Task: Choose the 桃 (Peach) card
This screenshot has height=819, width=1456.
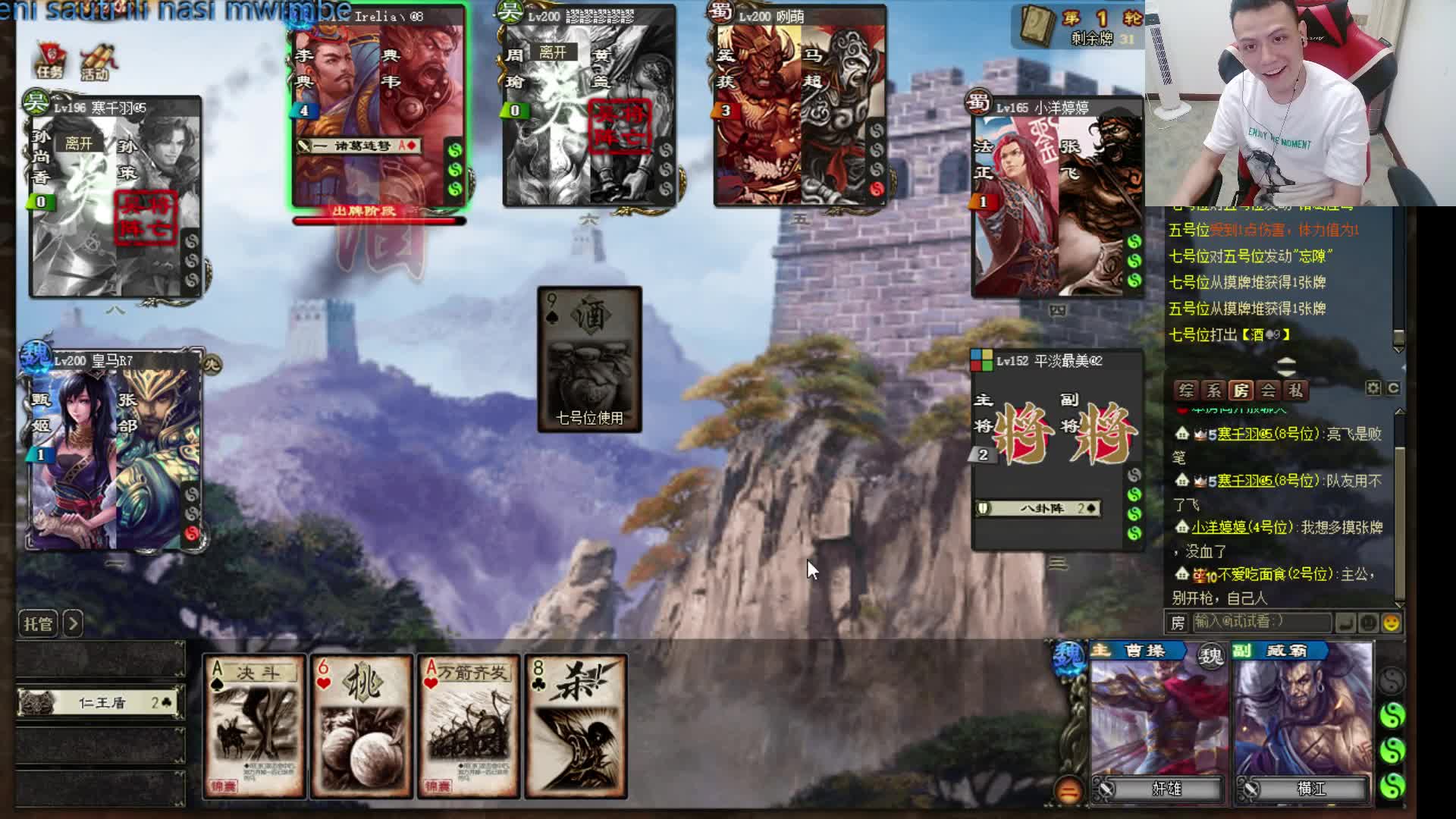Action: click(362, 726)
